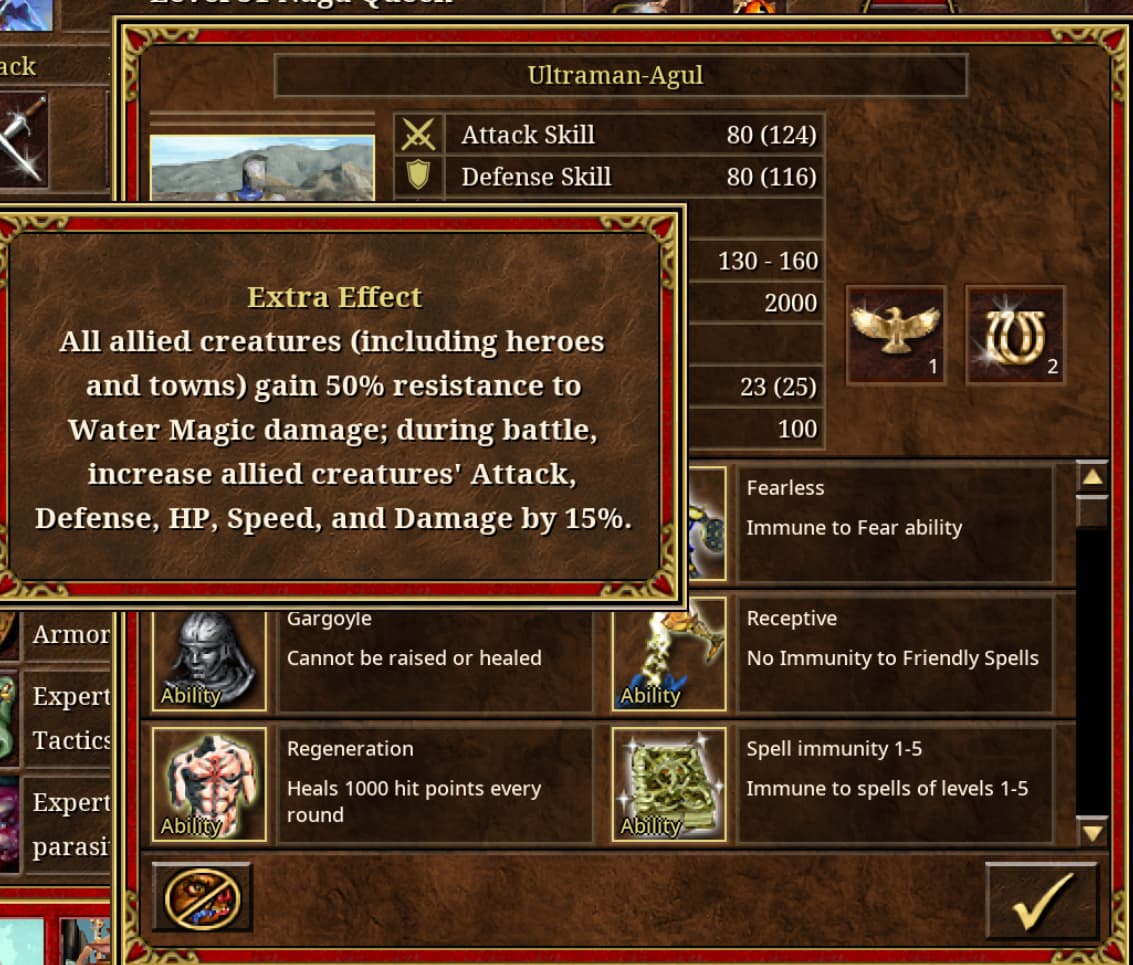
Task: Confirm with the gold checkmark button
Action: 1041,900
